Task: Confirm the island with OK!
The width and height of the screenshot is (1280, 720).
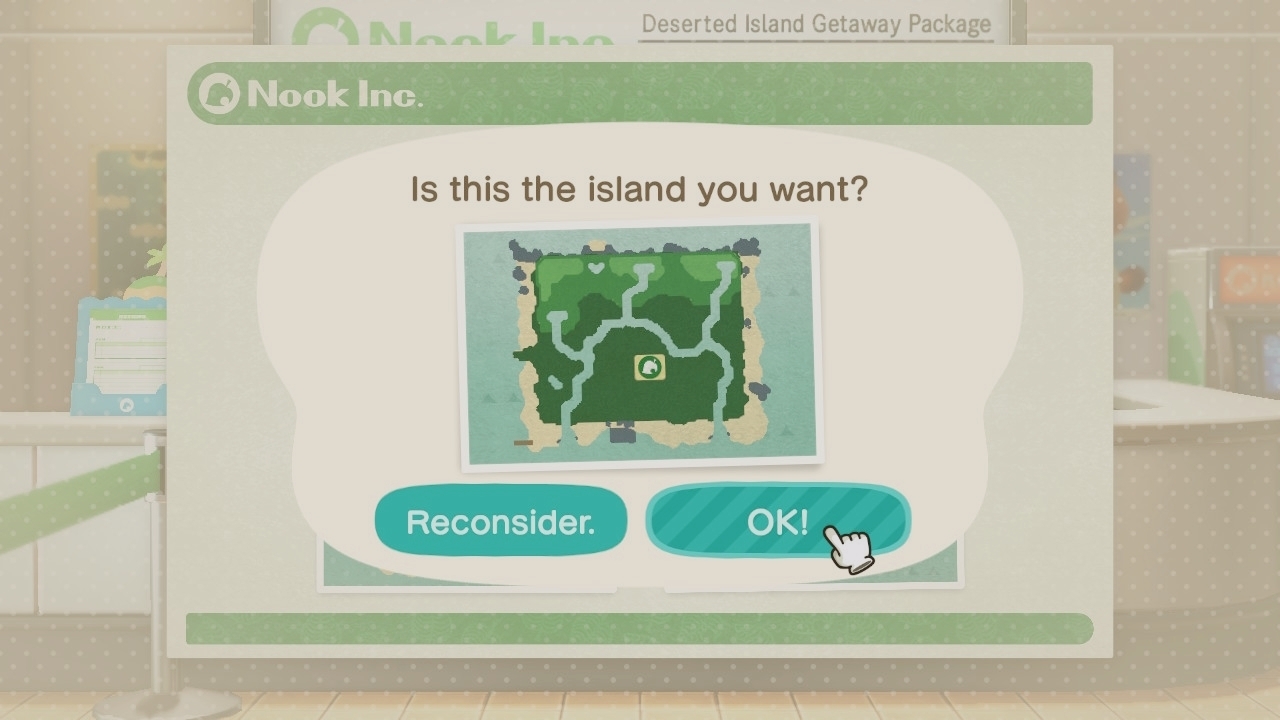Action: [777, 521]
